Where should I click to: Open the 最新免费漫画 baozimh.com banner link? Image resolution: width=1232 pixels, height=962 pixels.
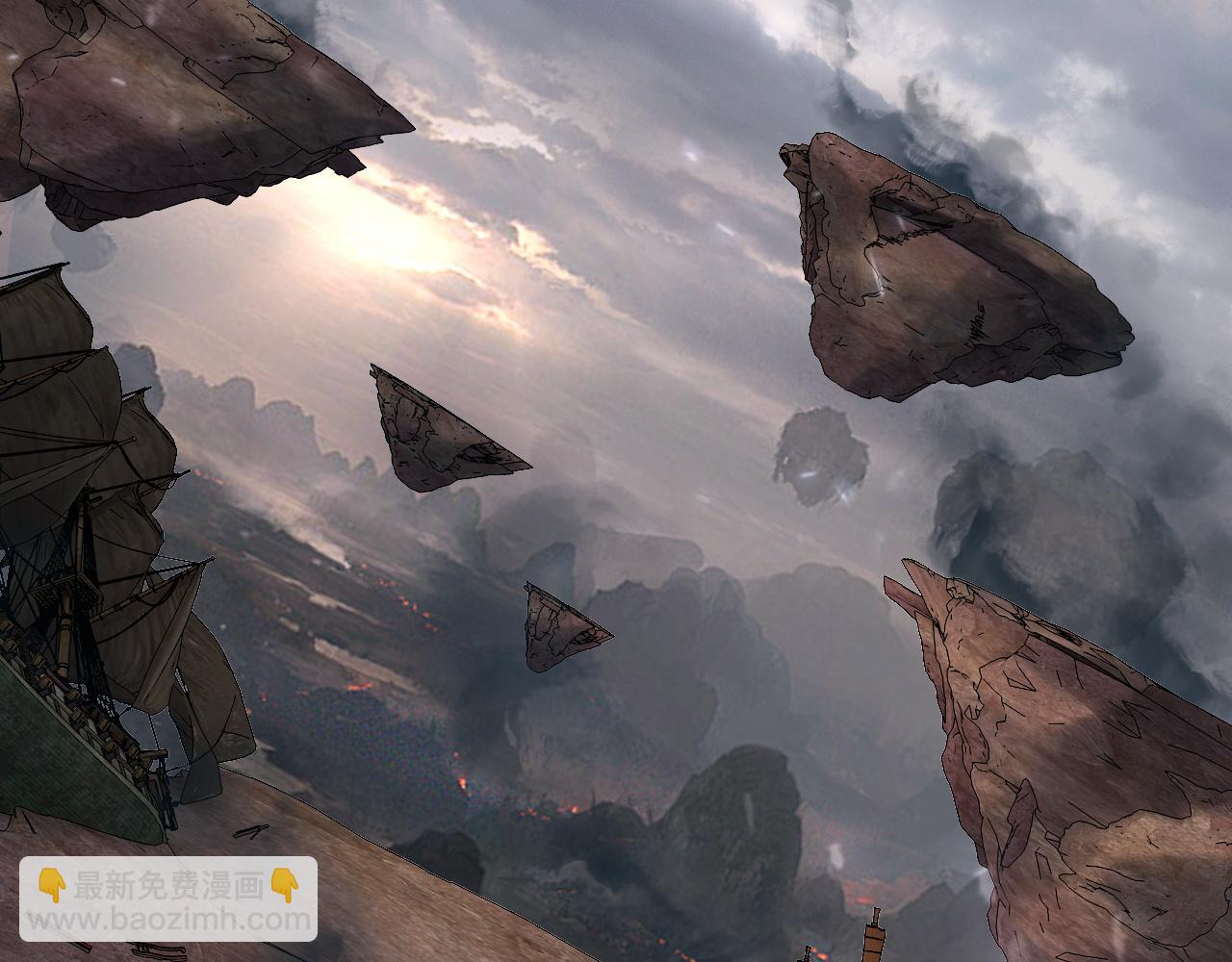168,899
